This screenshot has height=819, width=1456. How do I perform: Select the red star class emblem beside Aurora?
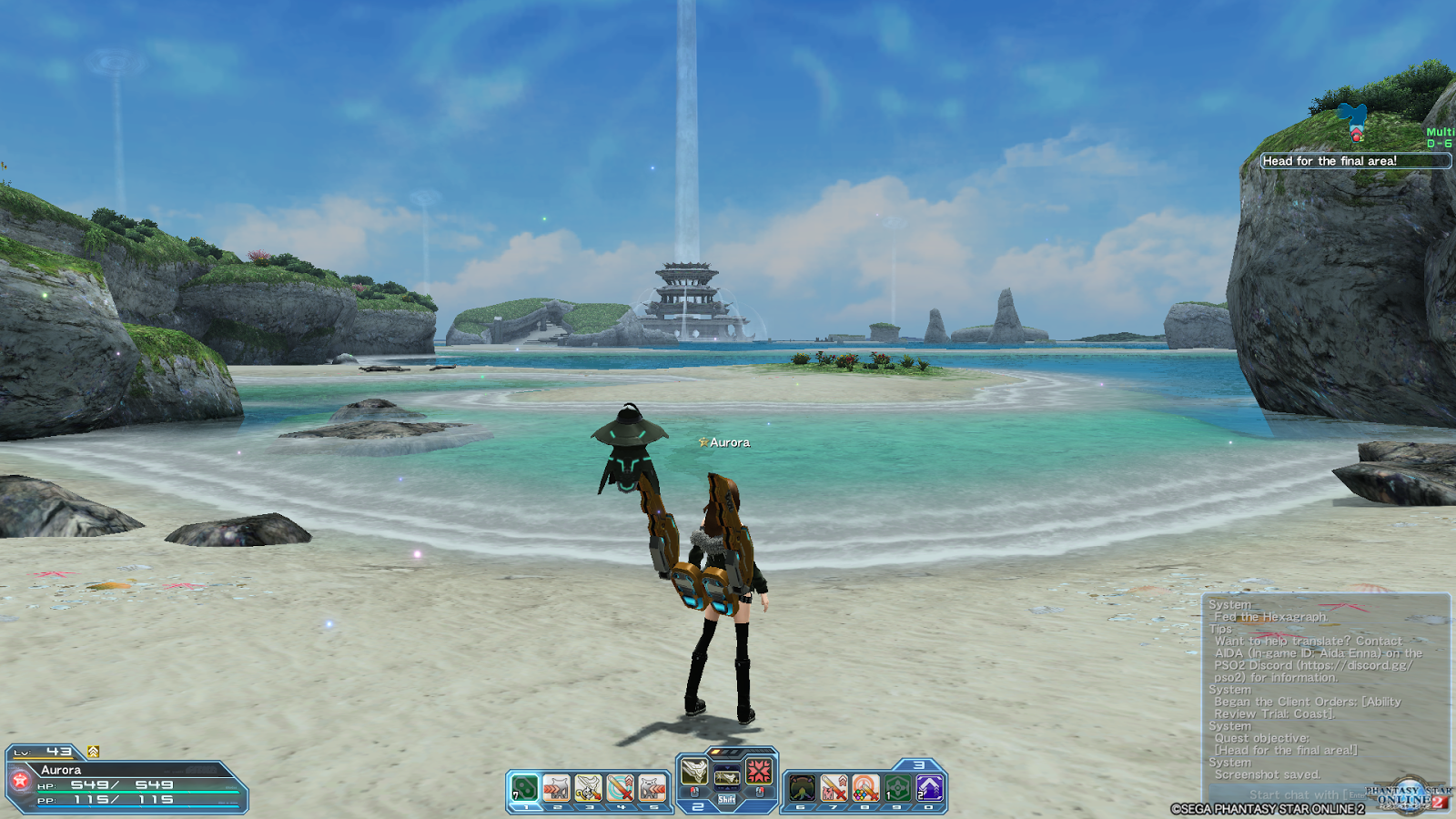click(20, 781)
